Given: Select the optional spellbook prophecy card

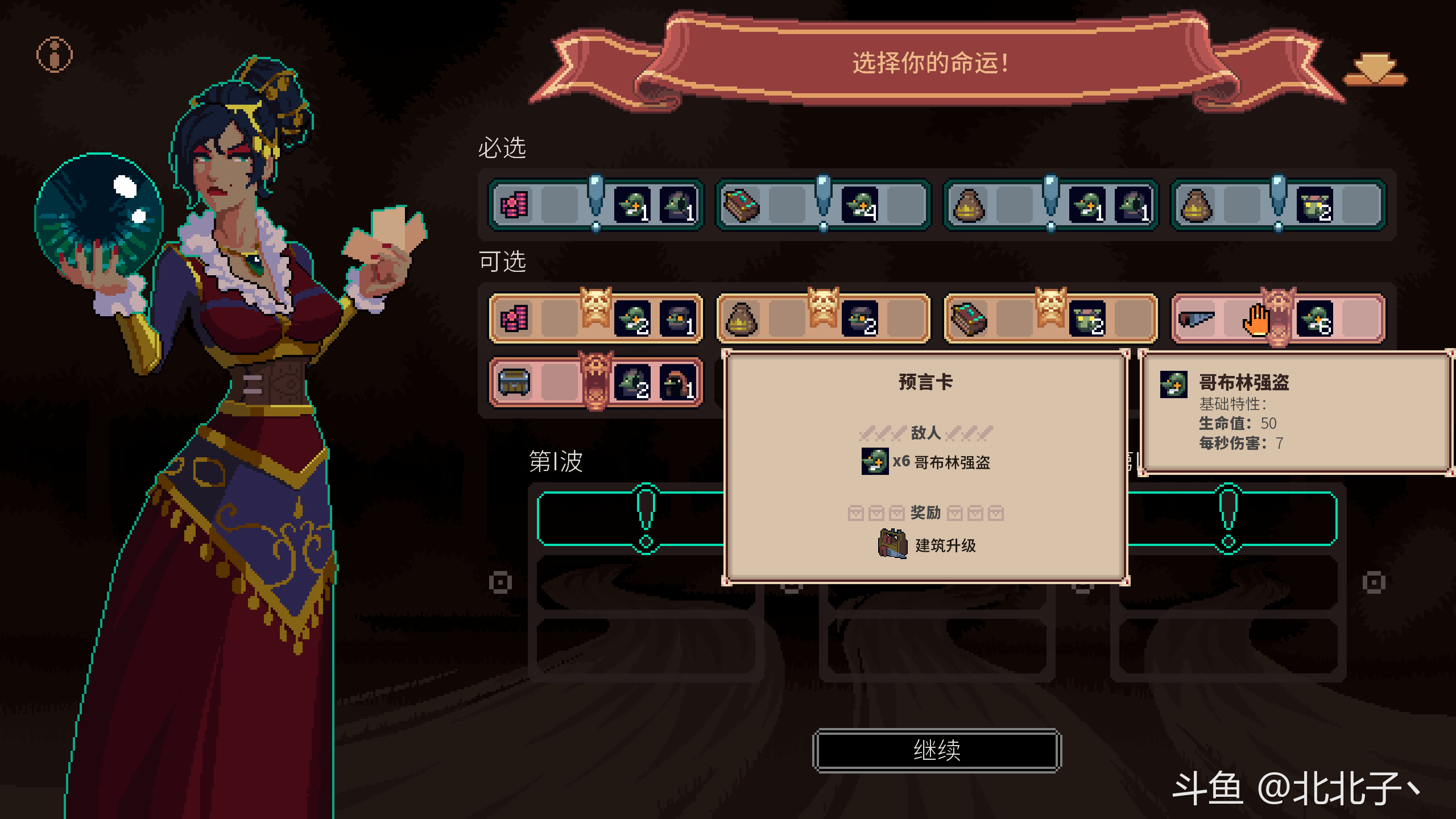Looking at the screenshot, I should tap(1050, 319).
